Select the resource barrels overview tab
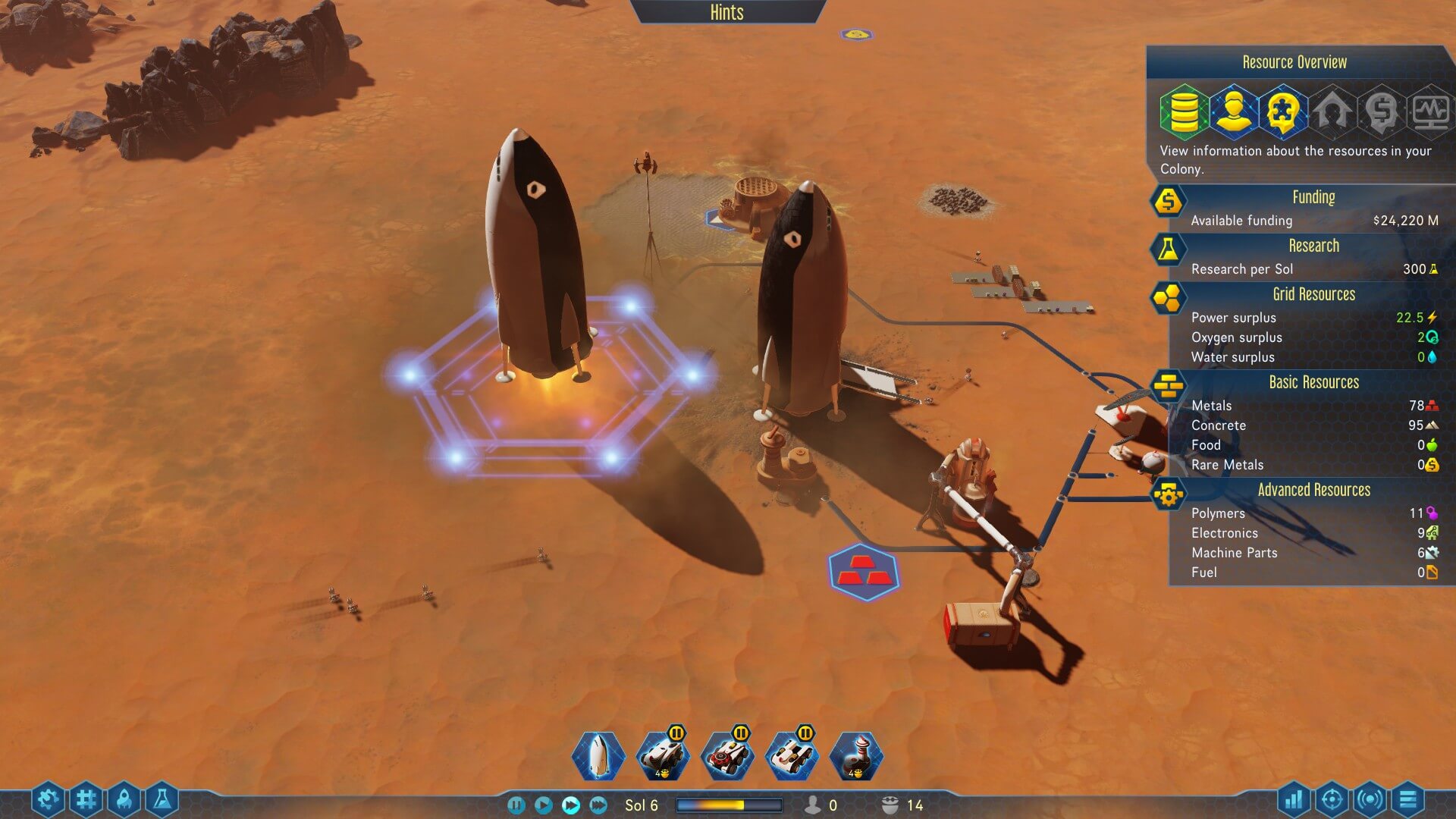Screen dimensions: 1456x819 pyautogui.click(x=1183, y=111)
